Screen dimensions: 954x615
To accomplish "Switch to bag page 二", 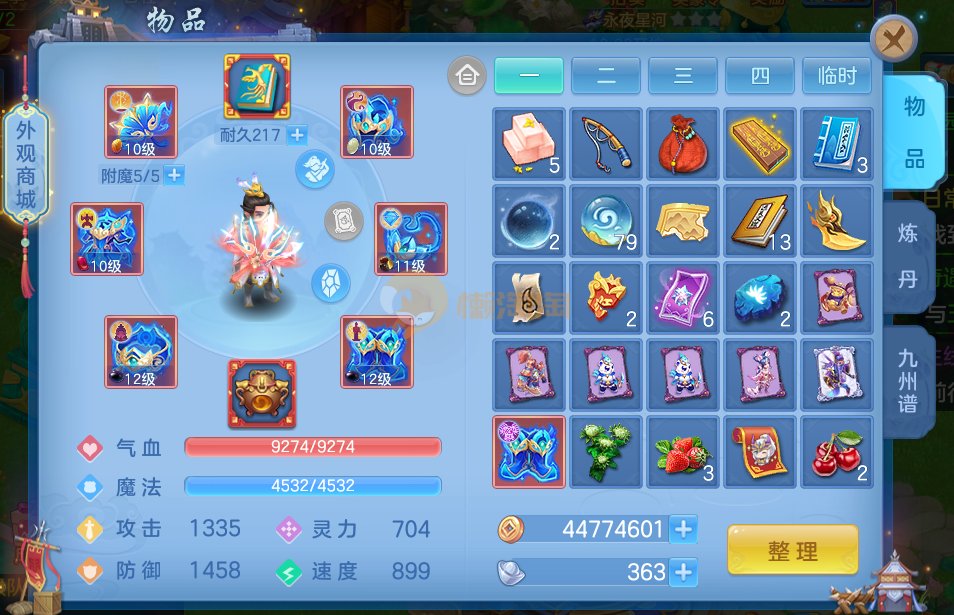I will [x=606, y=76].
